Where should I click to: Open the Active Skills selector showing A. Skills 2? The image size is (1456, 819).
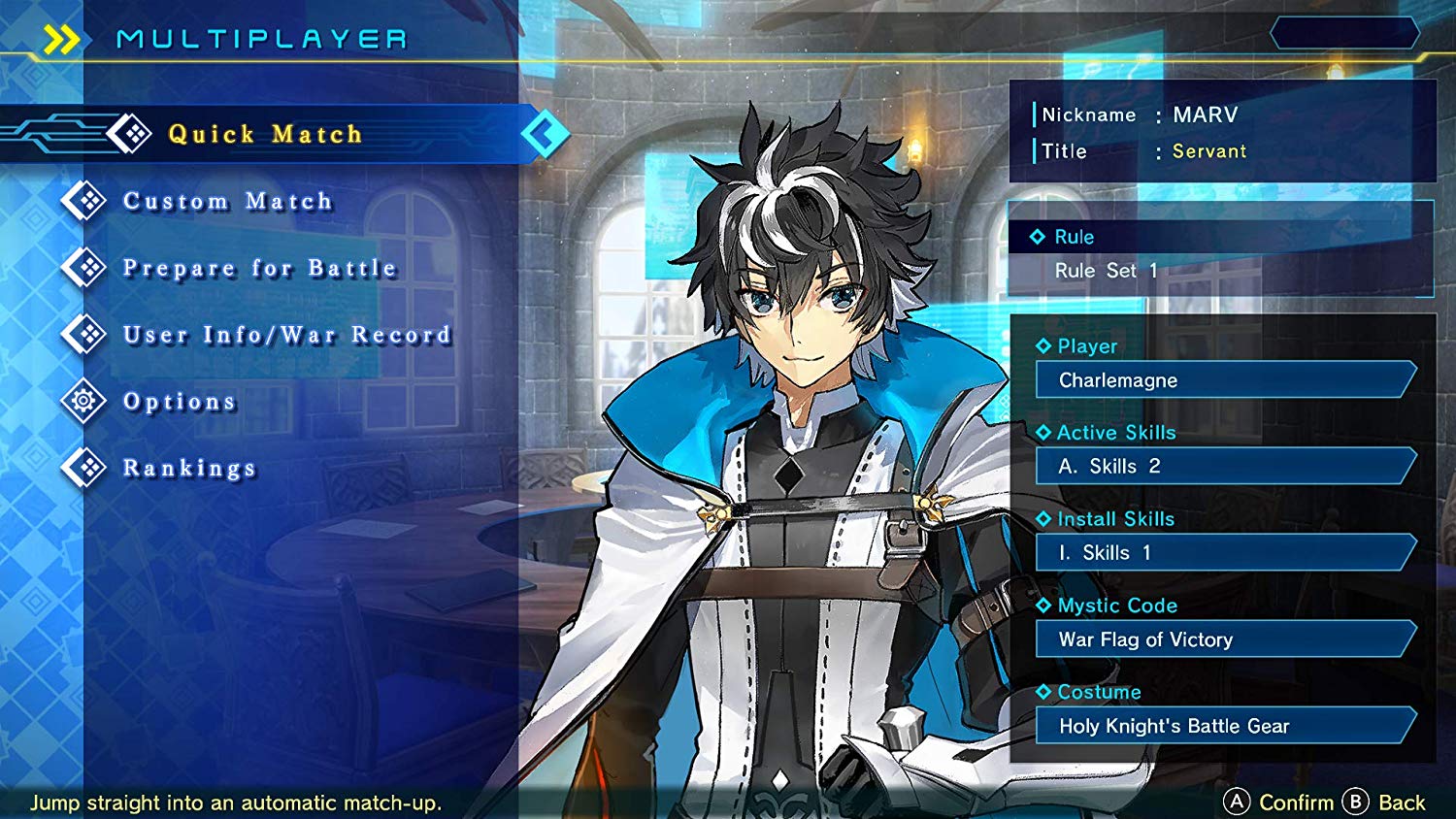tap(1223, 467)
